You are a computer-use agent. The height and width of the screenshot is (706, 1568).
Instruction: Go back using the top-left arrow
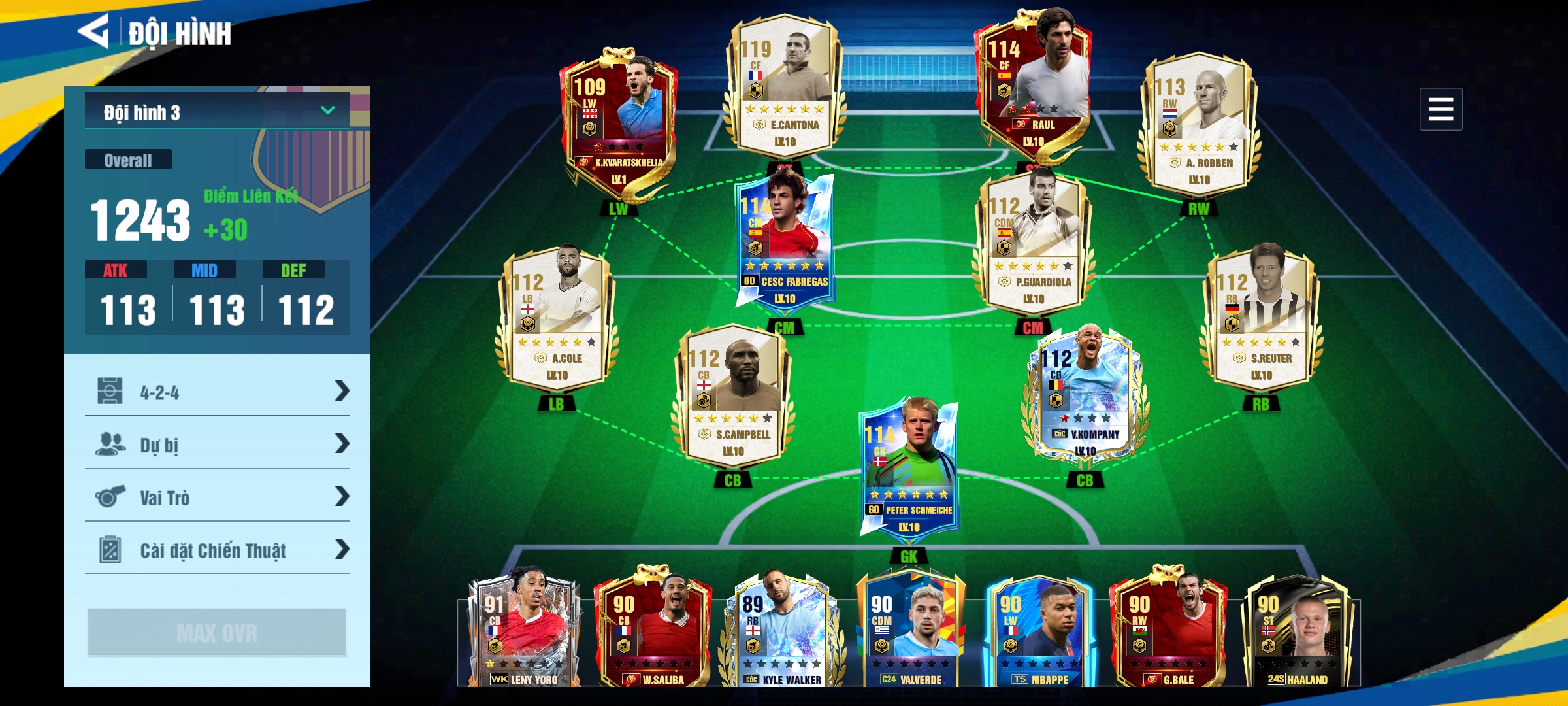[94, 31]
